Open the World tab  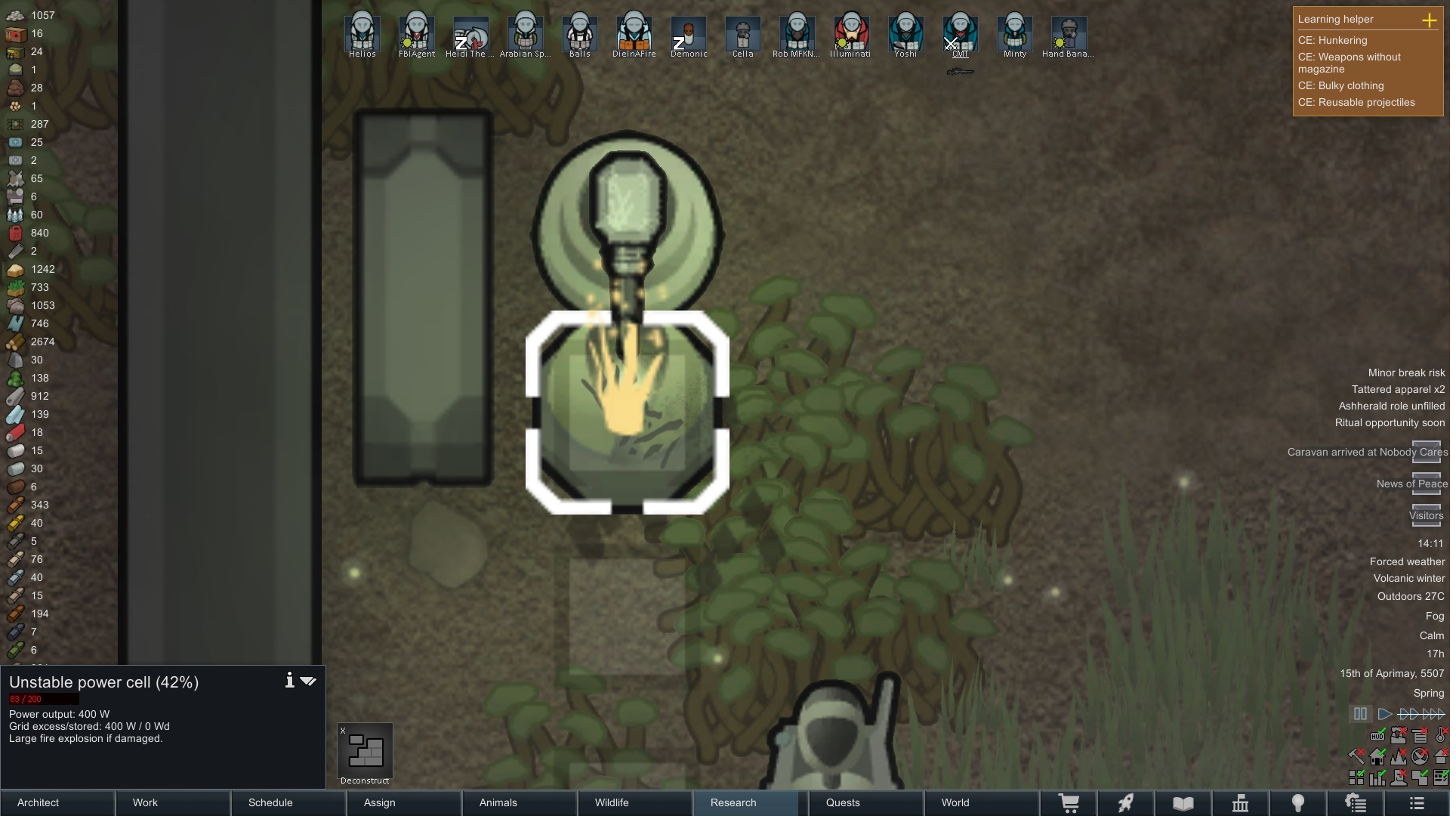coord(955,802)
